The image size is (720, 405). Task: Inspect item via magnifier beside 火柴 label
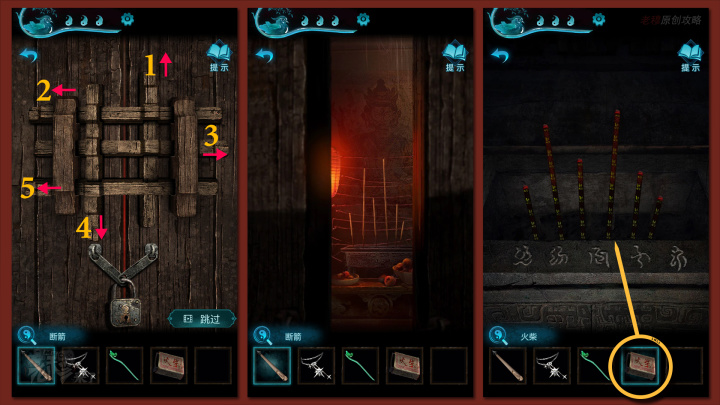[497, 338]
